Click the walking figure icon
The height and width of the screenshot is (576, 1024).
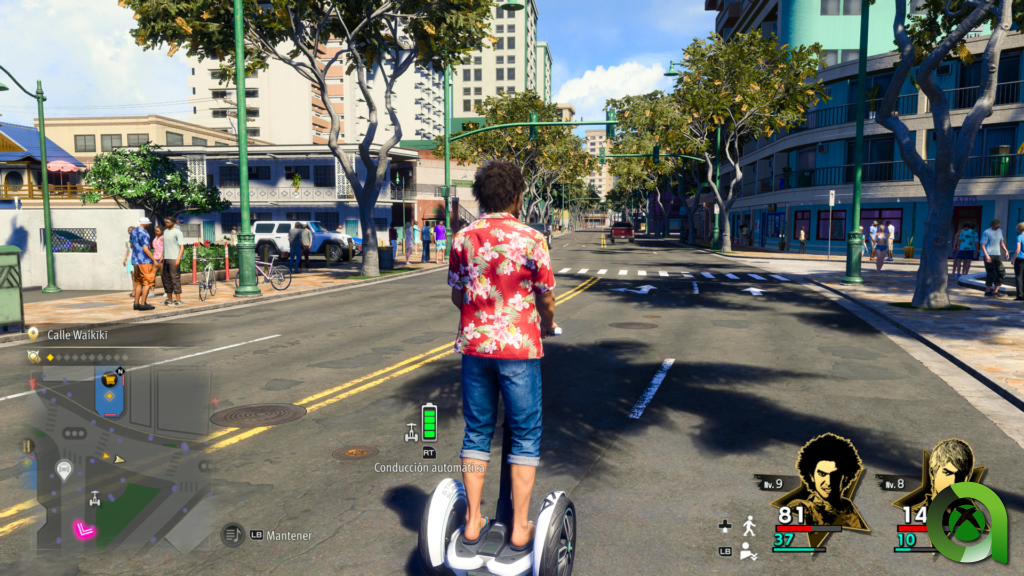pyautogui.click(x=749, y=526)
